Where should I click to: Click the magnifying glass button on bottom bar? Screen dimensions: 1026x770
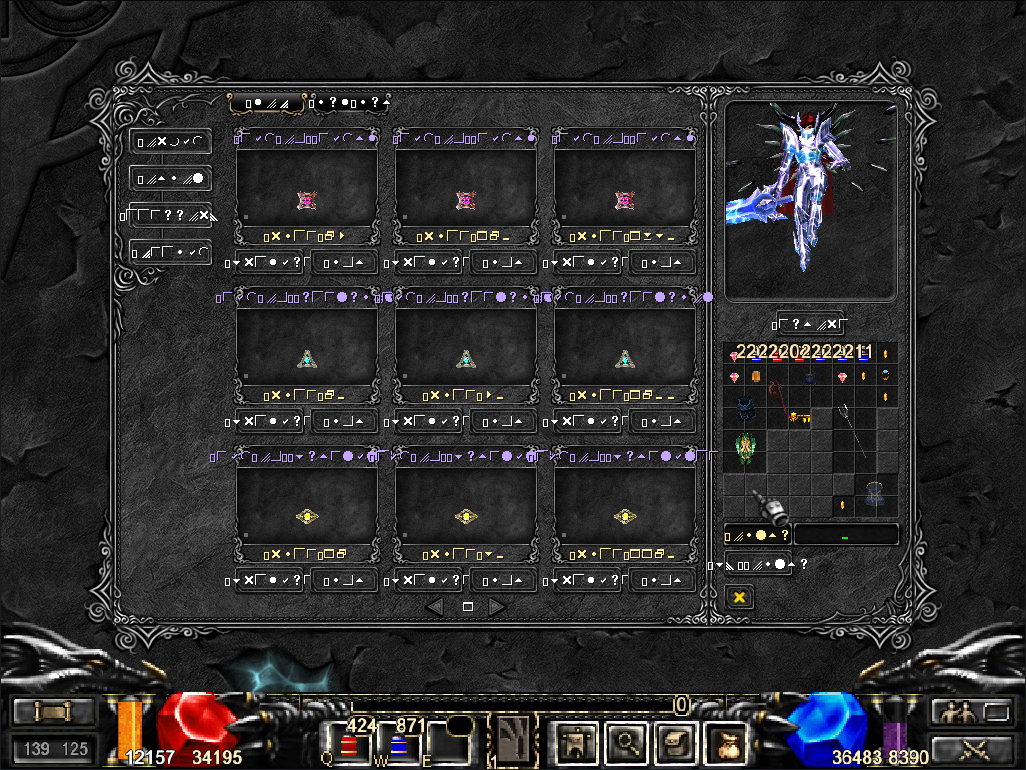(625, 742)
